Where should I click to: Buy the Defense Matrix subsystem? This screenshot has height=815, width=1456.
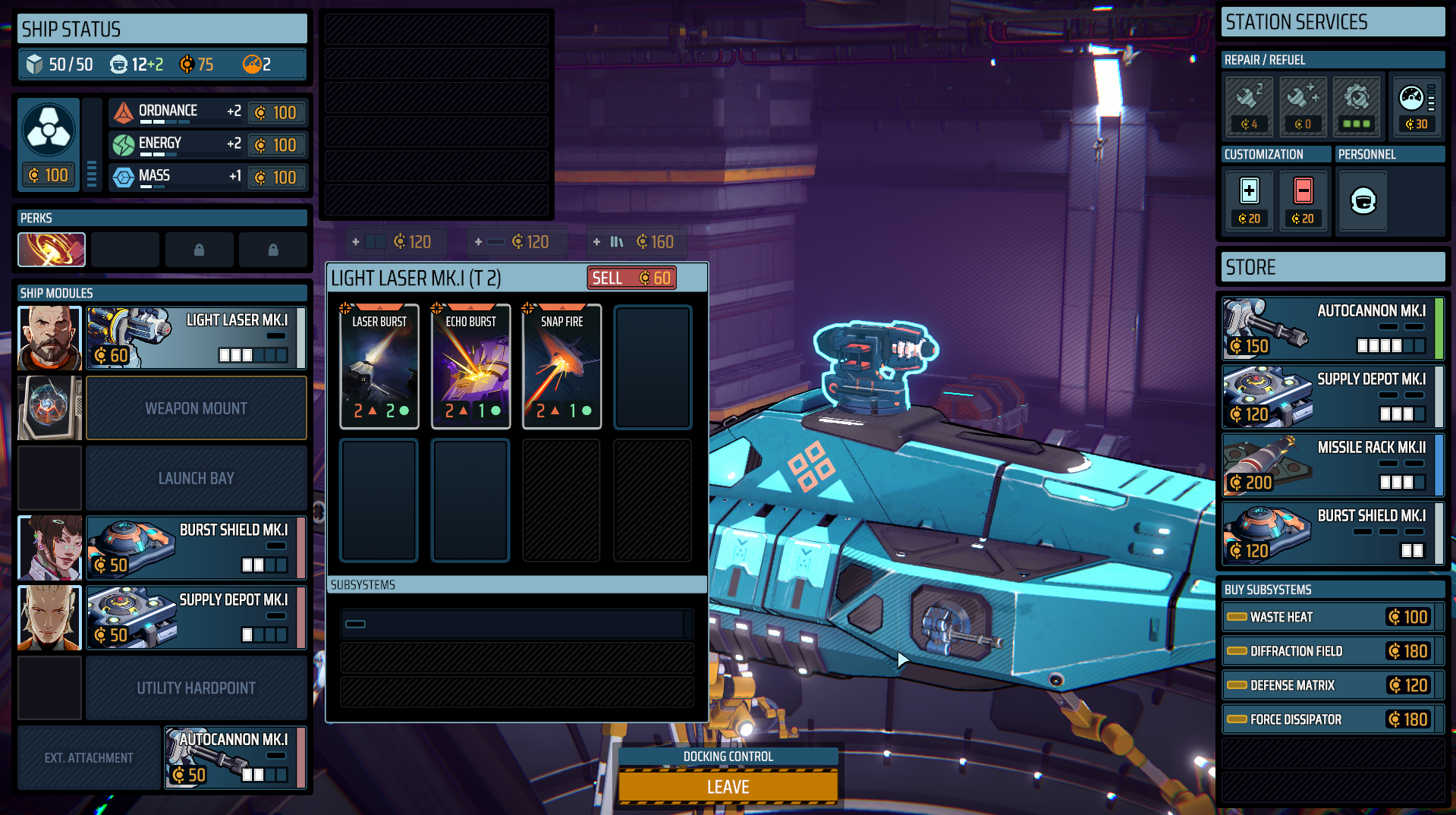(1332, 685)
